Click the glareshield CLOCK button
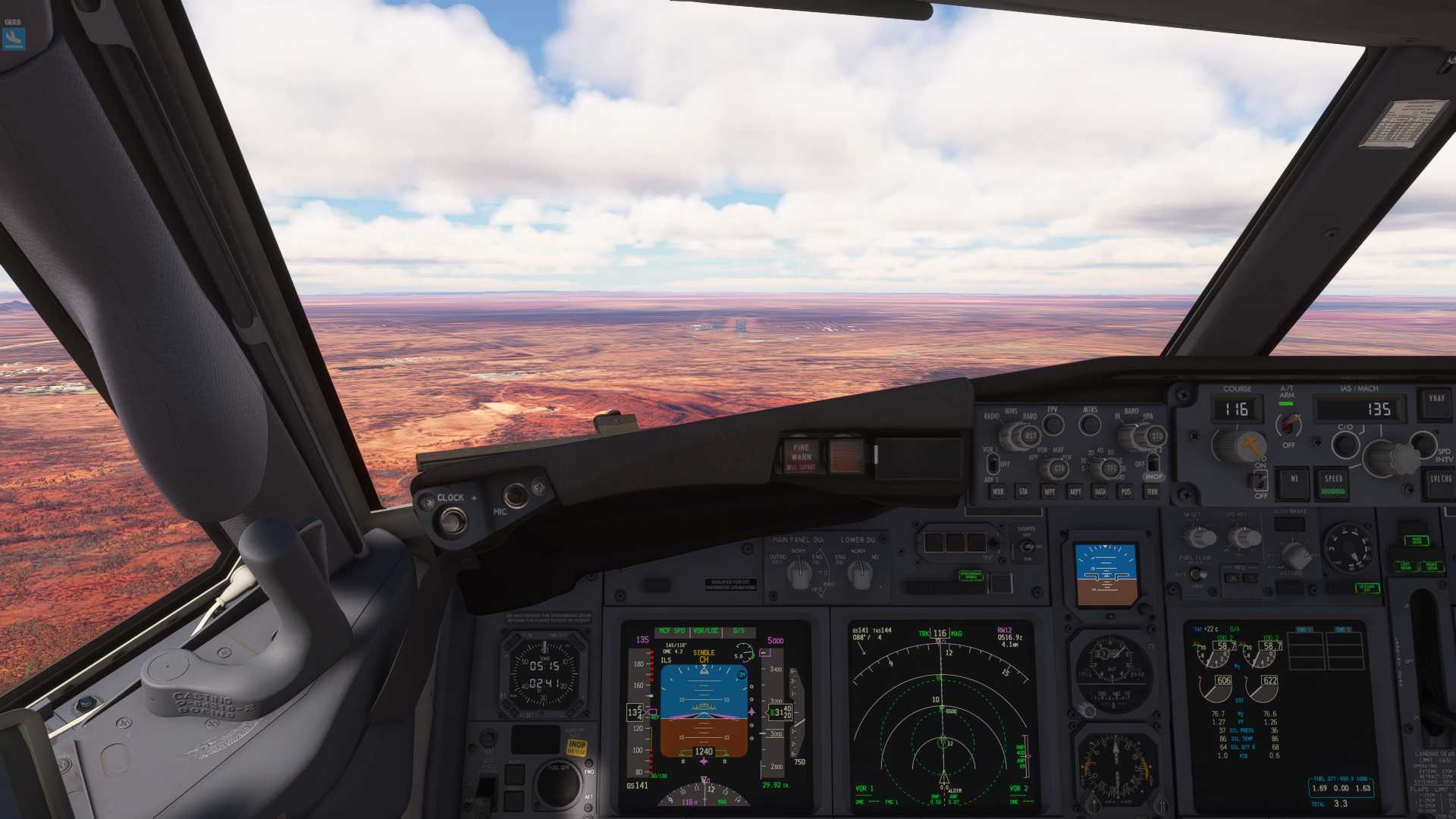This screenshot has height=819, width=1456. pos(453,519)
